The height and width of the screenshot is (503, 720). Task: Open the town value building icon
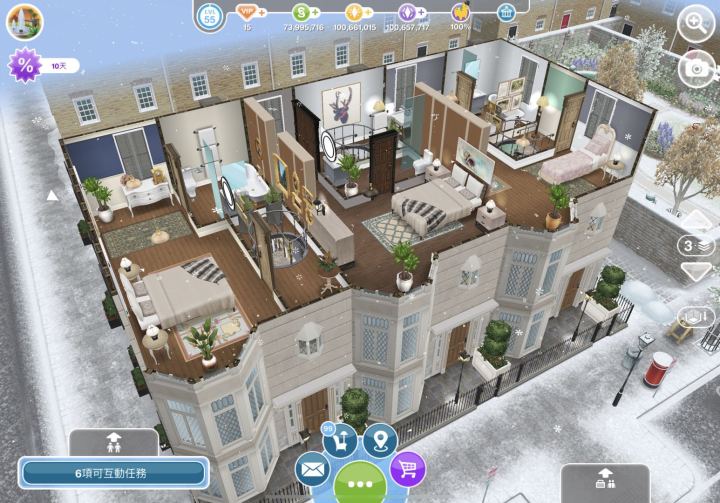[507, 12]
